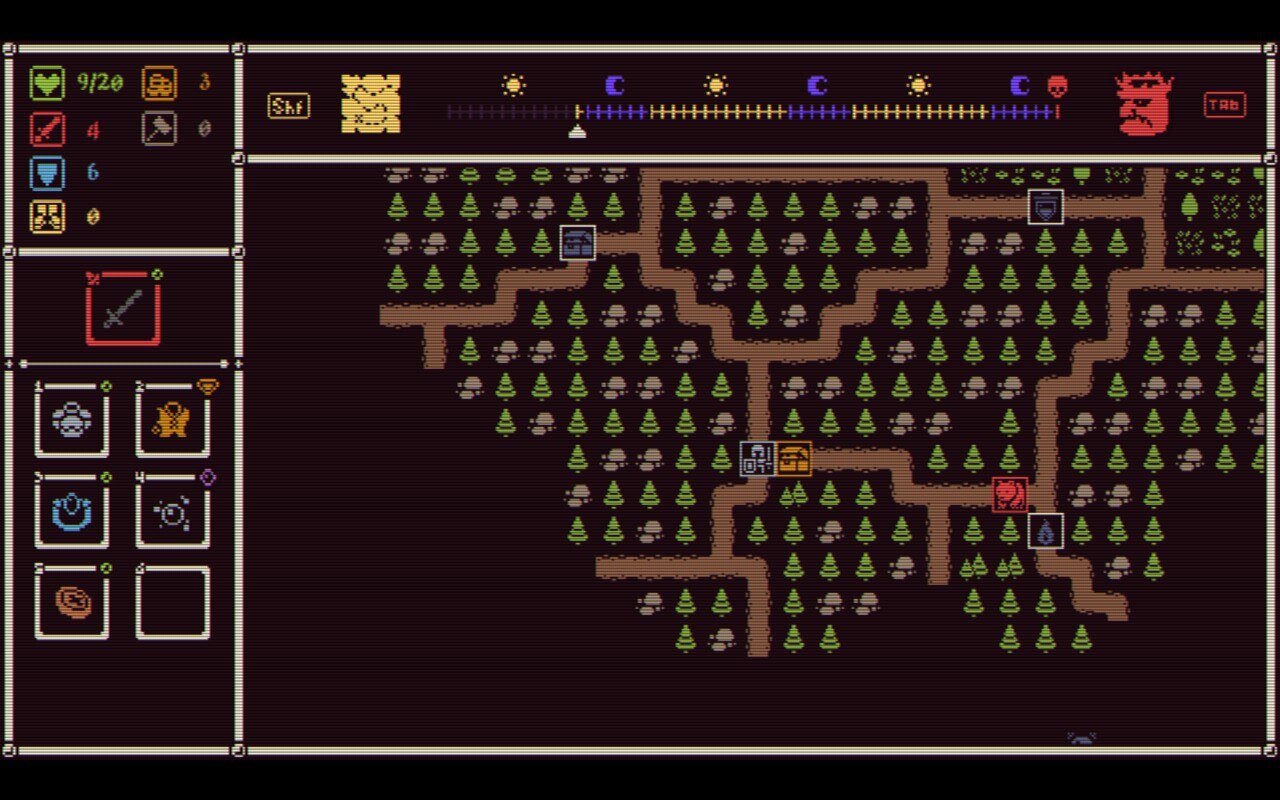Select the purple ring in inventory slot 4
Viewport: 1280px width, 800px height.
click(x=172, y=513)
